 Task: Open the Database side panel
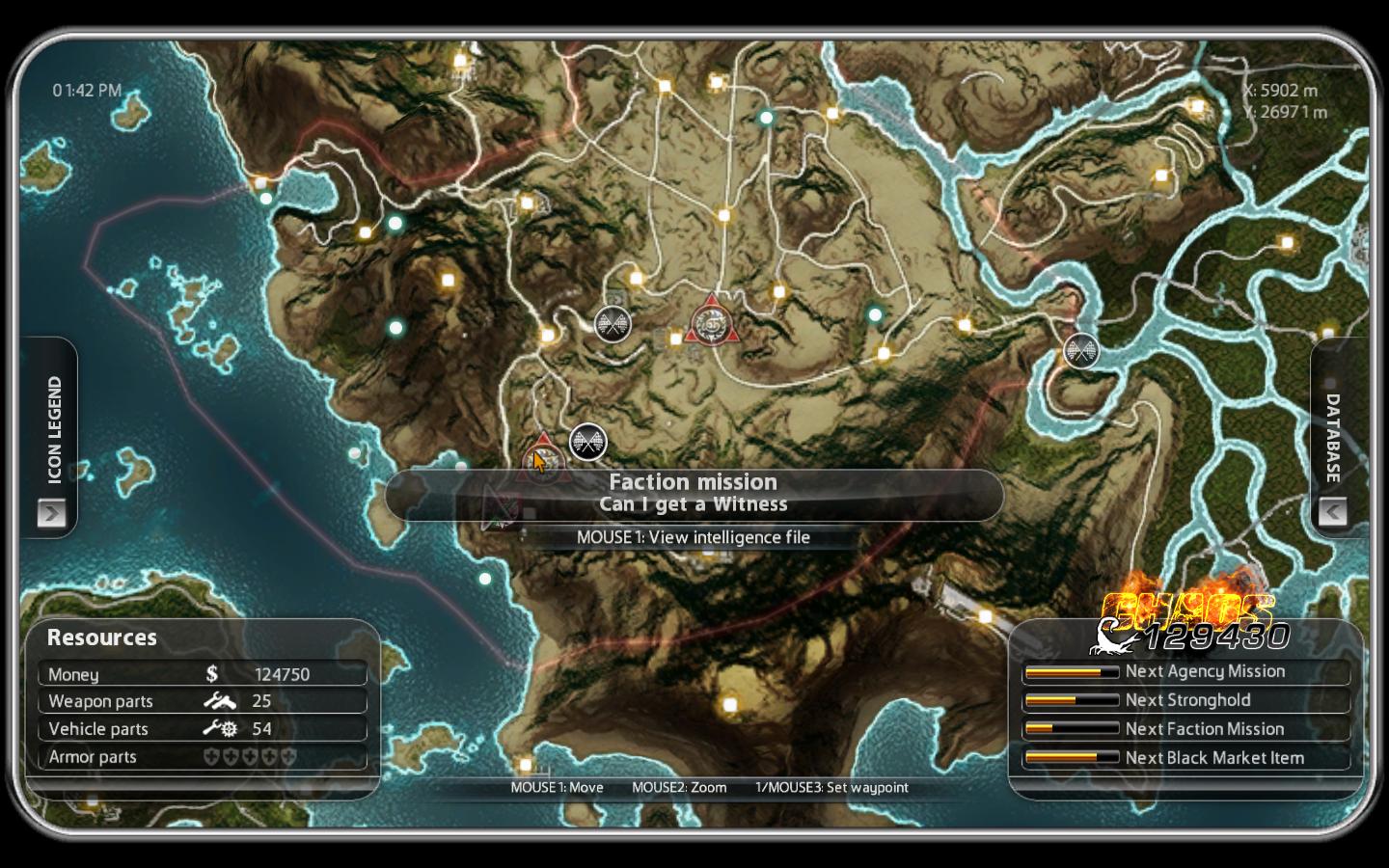coord(1333,437)
